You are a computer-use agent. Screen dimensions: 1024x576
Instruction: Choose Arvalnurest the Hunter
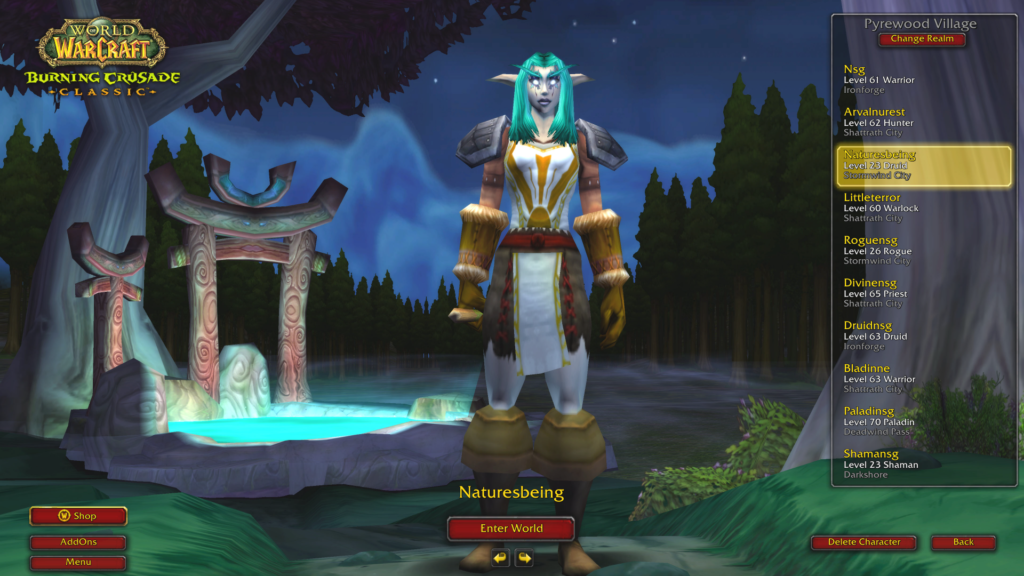(x=923, y=122)
